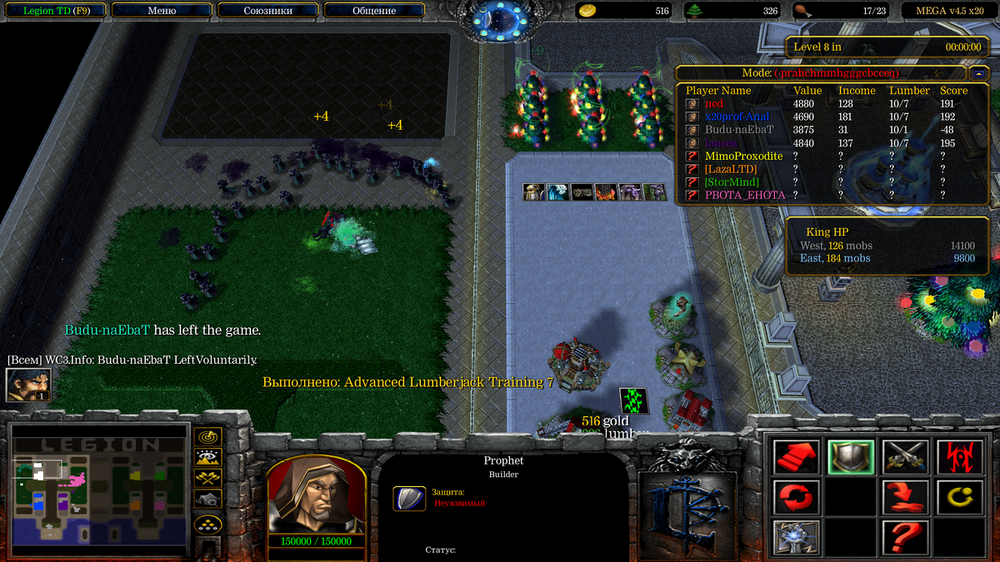Image resolution: width=1000 pixels, height=562 pixels.
Task: Collapse the multiboard with the arrow button
Action: point(976,74)
